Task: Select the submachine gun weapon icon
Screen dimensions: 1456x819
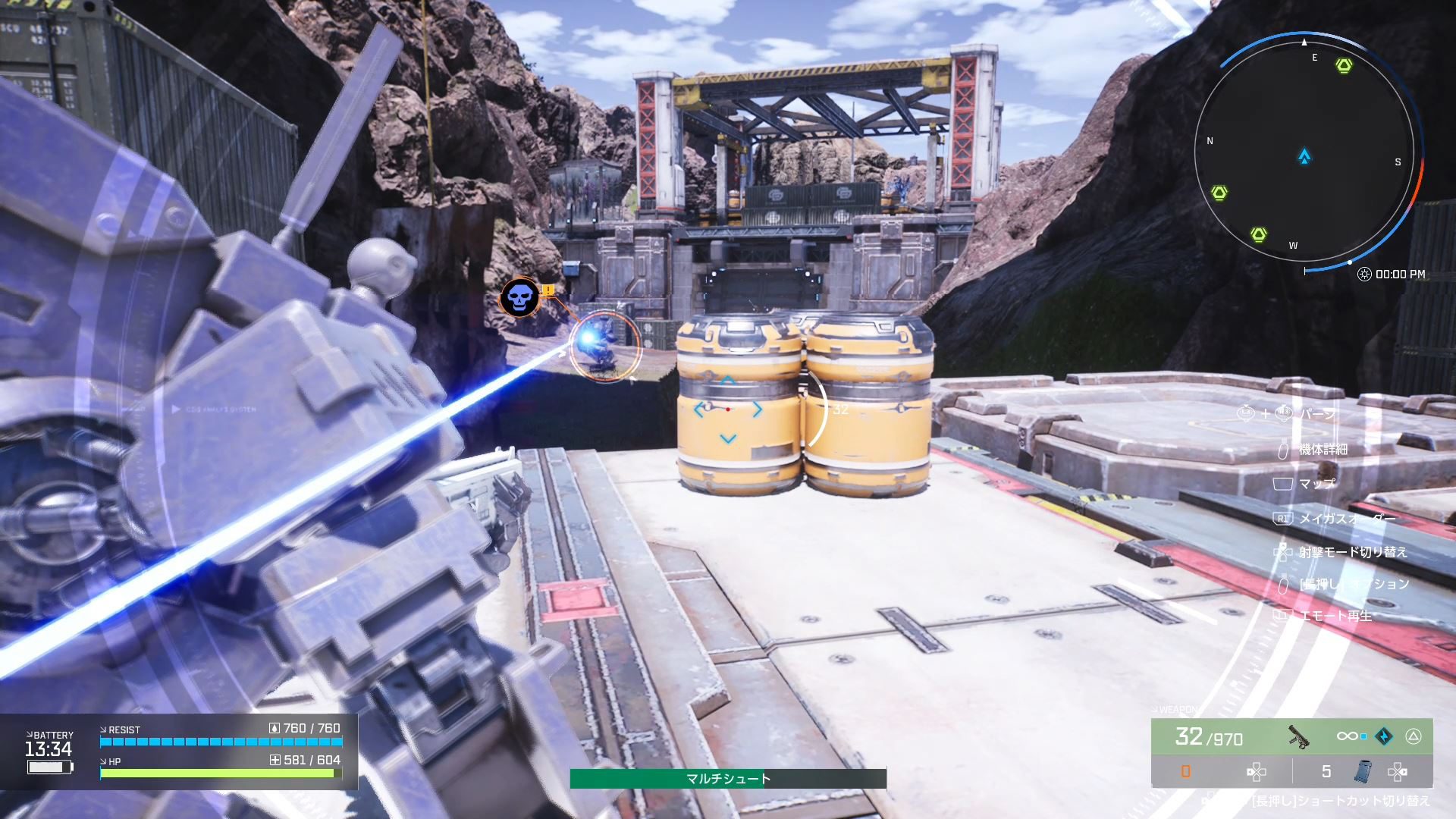Action: (1298, 736)
